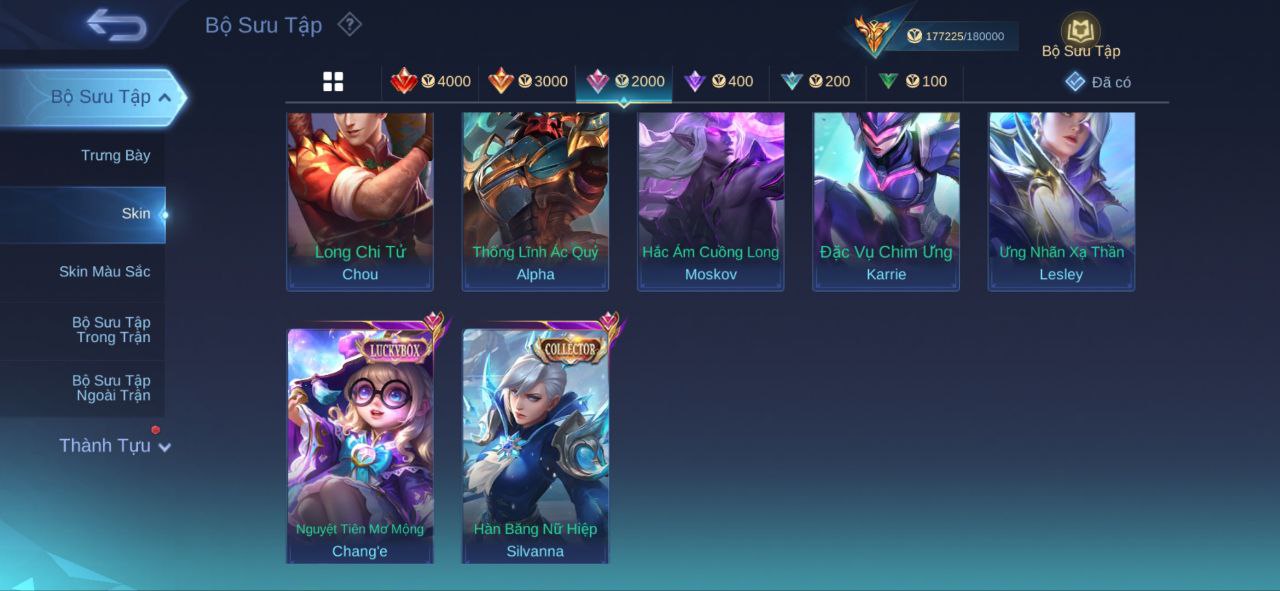Switch to the 200 point tier tab

point(816,82)
